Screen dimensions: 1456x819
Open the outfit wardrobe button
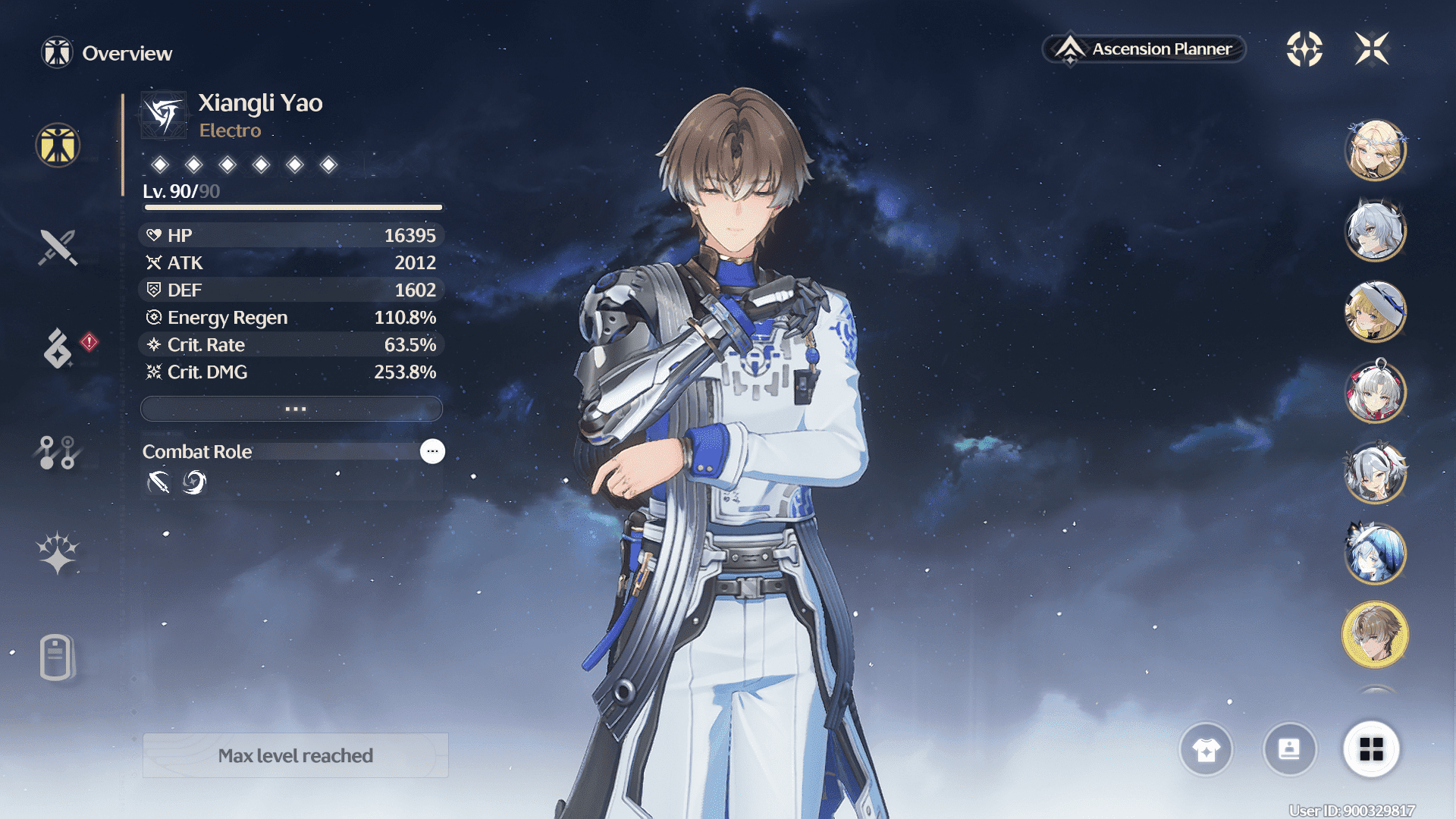pos(1206,749)
